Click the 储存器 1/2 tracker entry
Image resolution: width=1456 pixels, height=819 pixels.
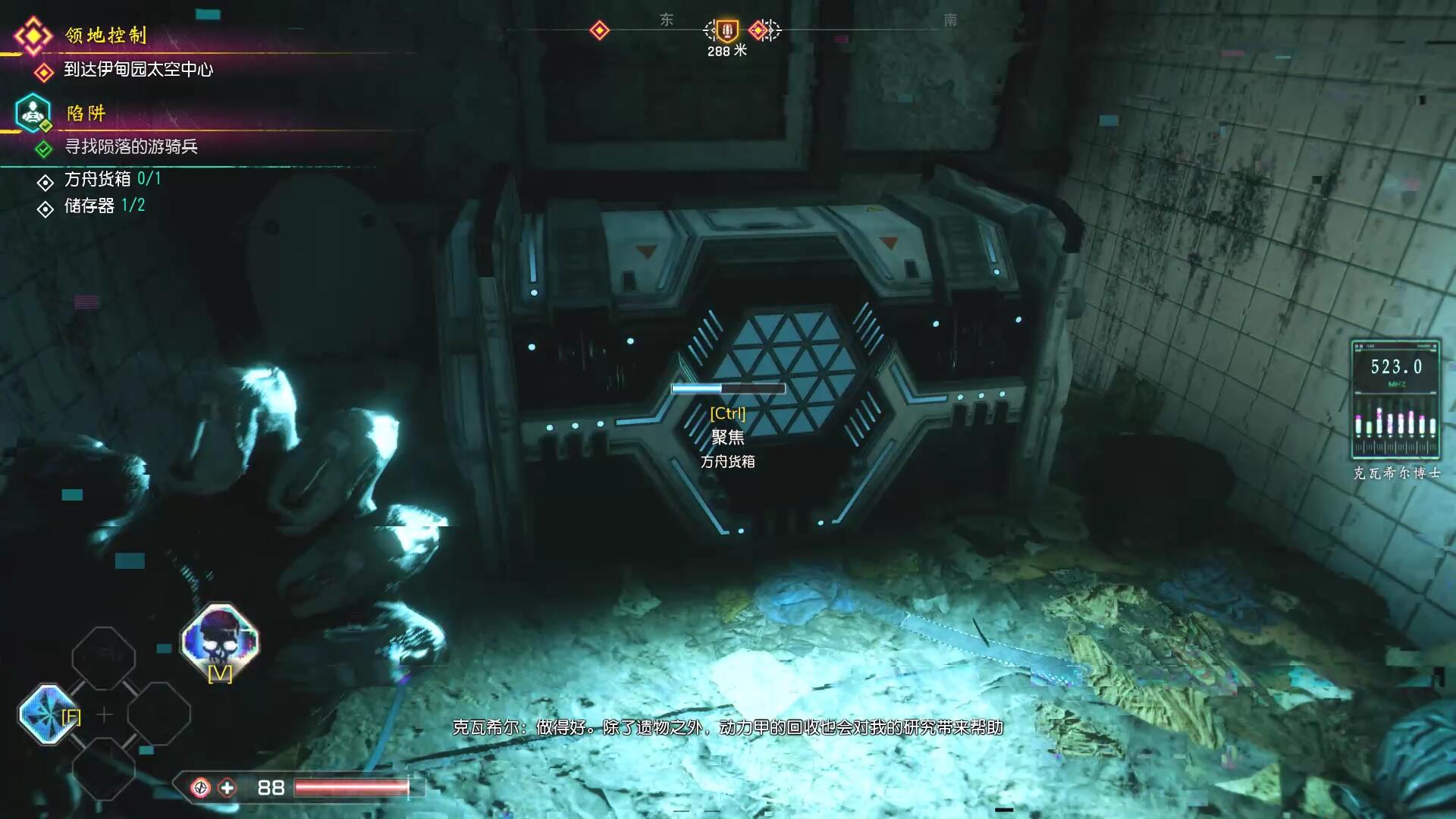pyautogui.click(x=104, y=206)
